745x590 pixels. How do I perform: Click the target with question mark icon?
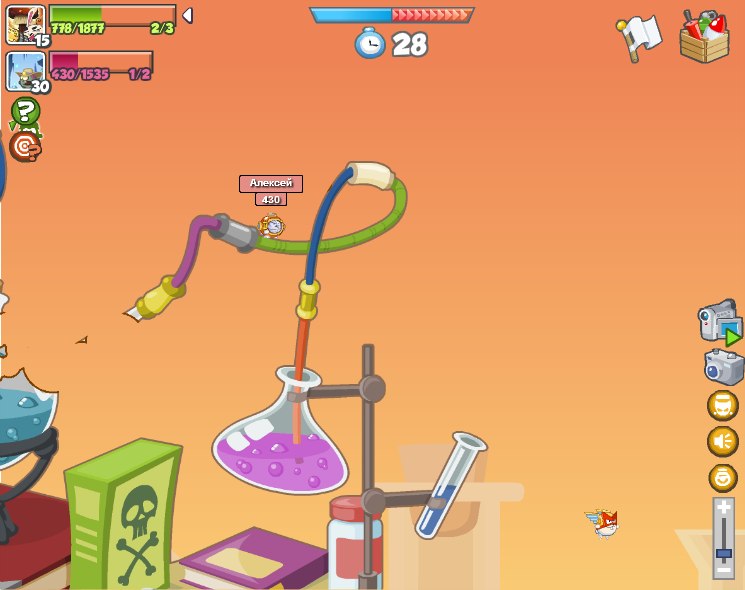24,147
